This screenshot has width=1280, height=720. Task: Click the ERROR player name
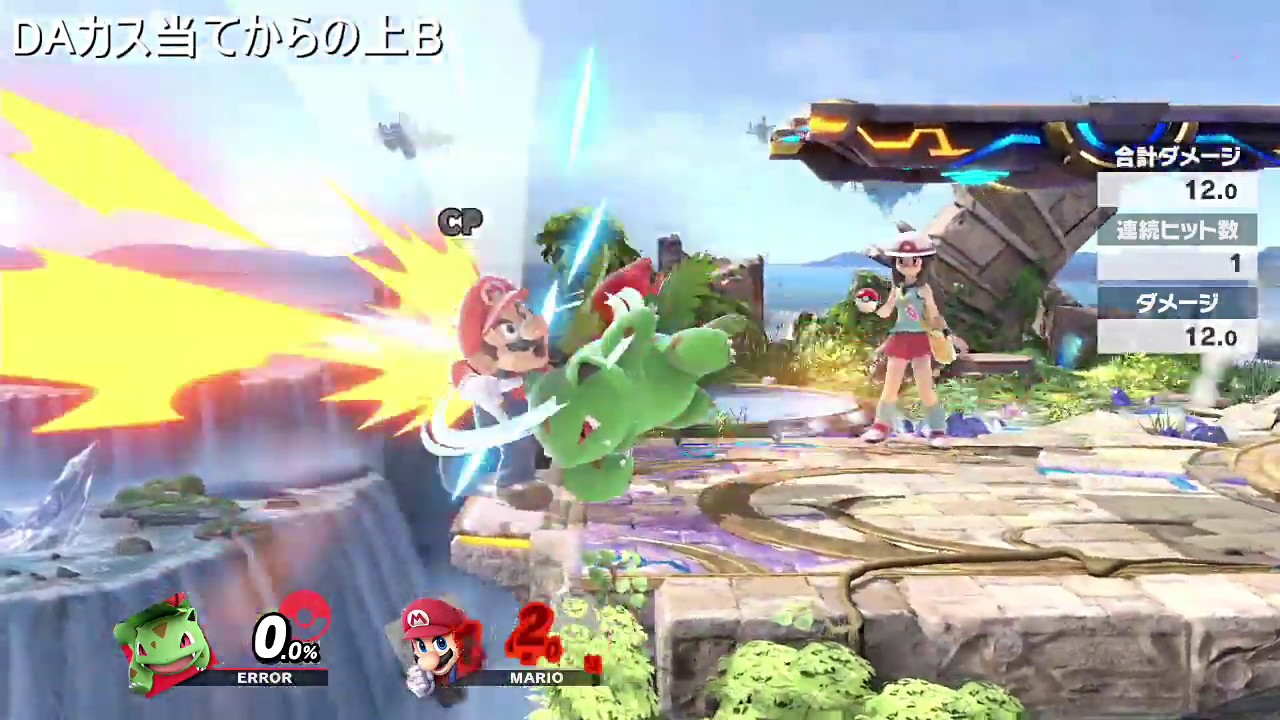(x=265, y=678)
